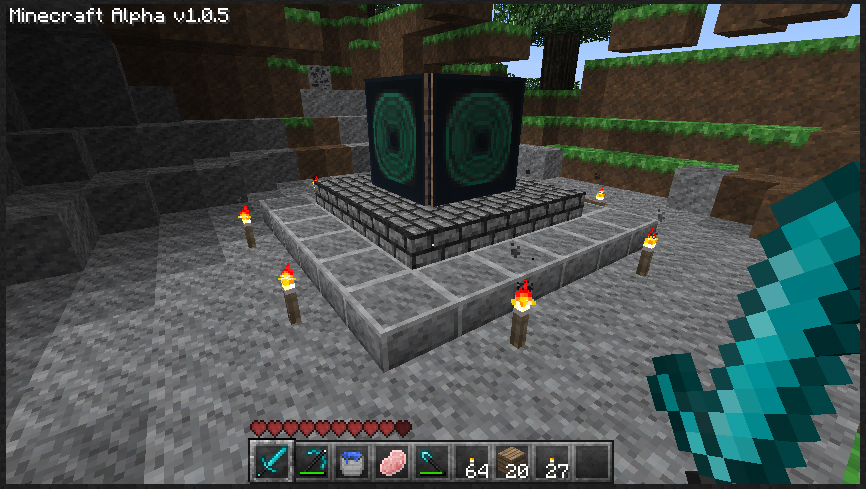Select the water bucket slot
The width and height of the screenshot is (866, 489).
[x=351, y=462]
